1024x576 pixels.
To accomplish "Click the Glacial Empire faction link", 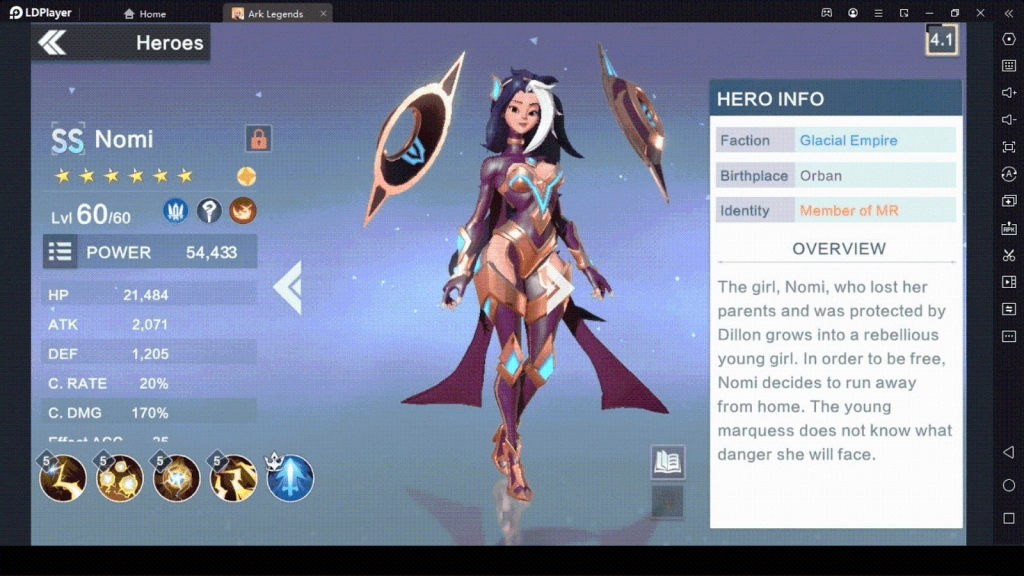I will pyautogui.click(x=848, y=141).
